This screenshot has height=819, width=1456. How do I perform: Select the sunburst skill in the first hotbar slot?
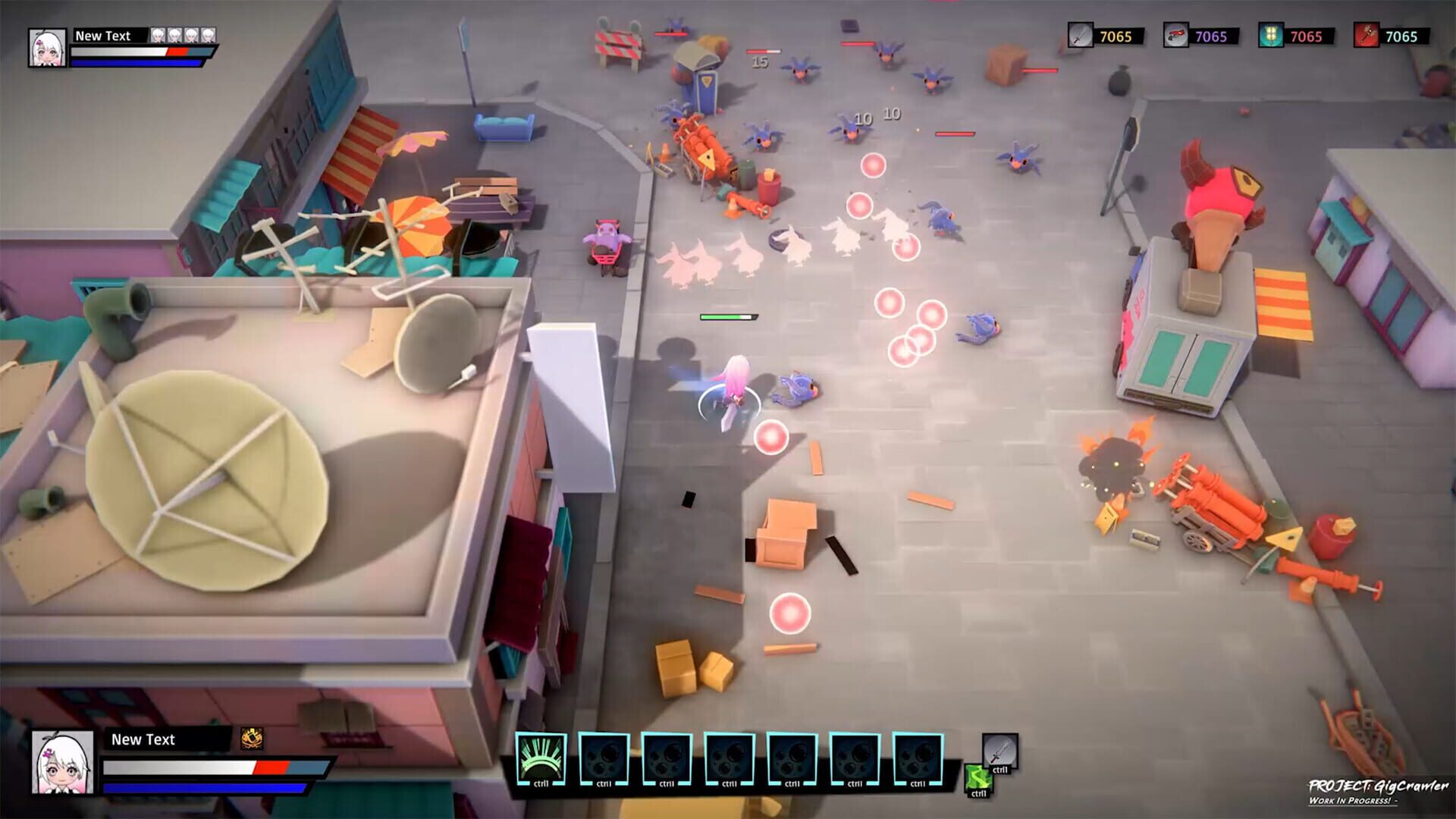point(541,758)
